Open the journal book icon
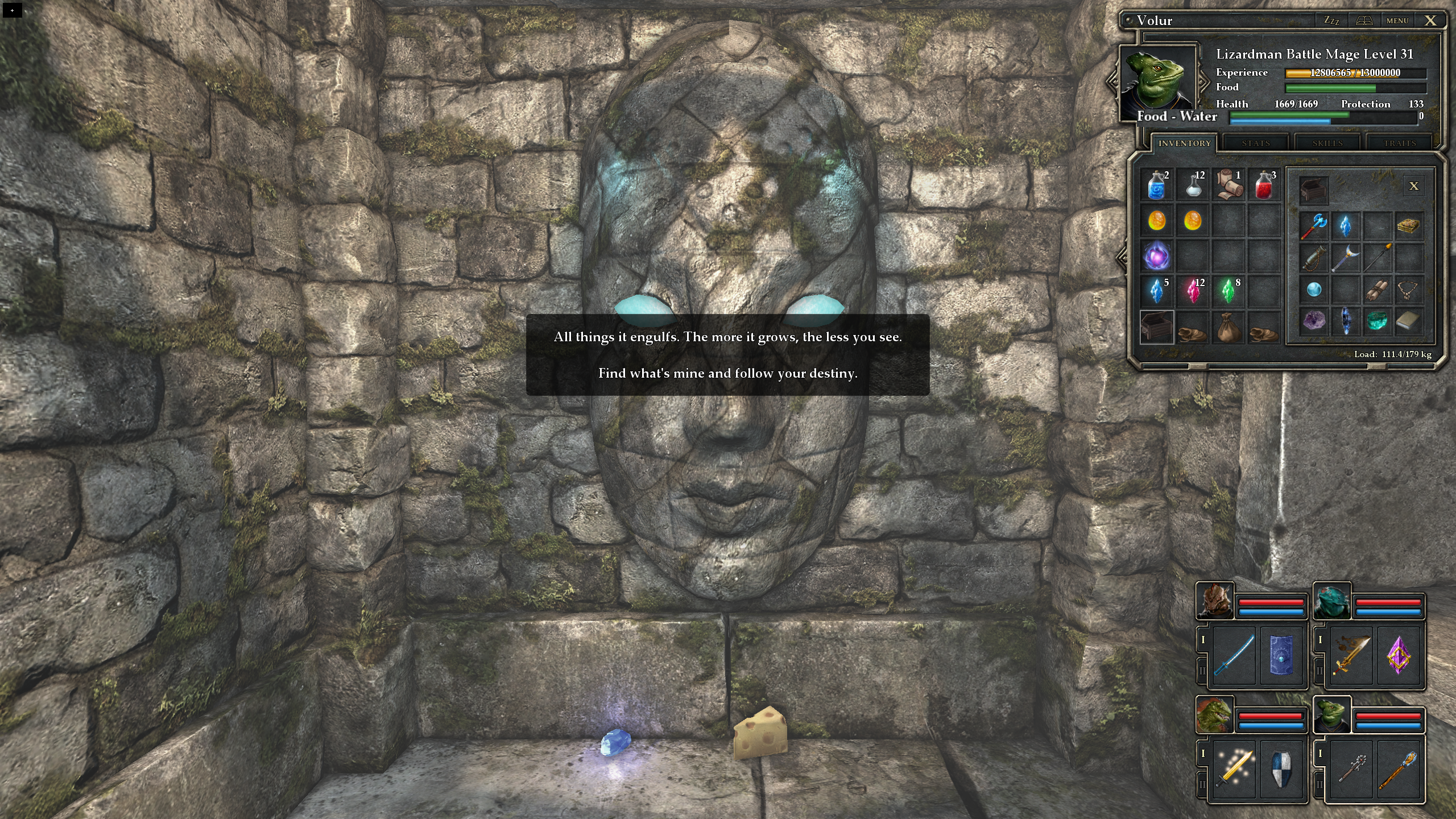 coord(1364,20)
